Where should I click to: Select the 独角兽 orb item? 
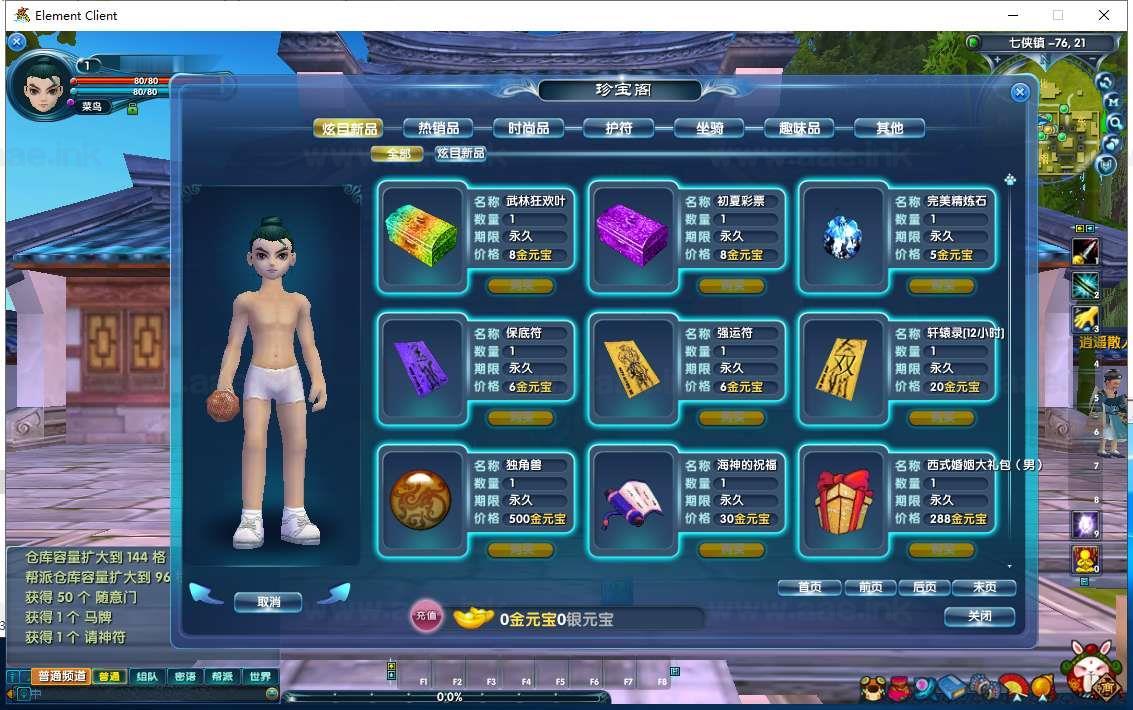click(x=421, y=498)
